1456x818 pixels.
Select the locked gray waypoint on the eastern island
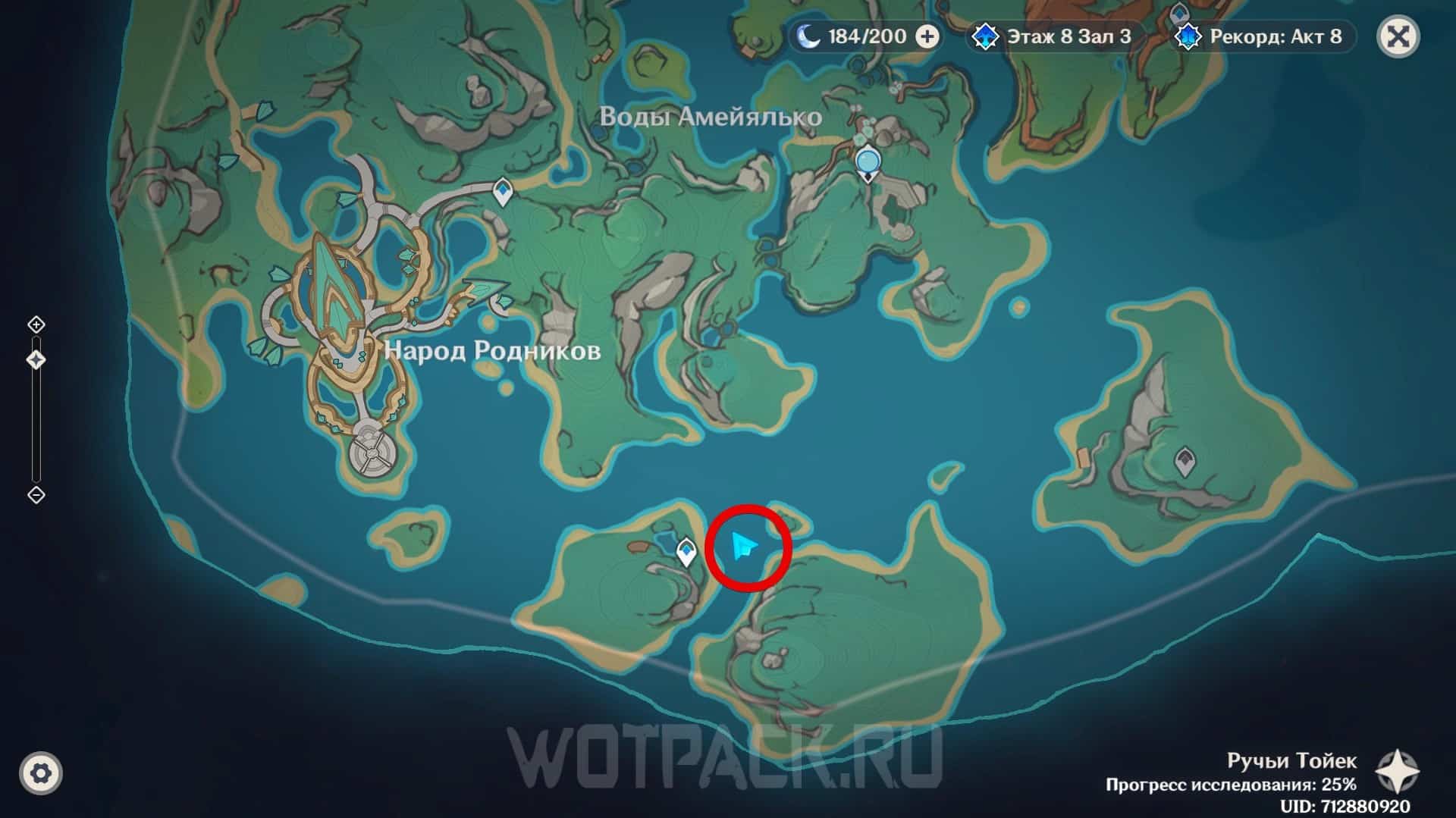pyautogui.click(x=1185, y=460)
